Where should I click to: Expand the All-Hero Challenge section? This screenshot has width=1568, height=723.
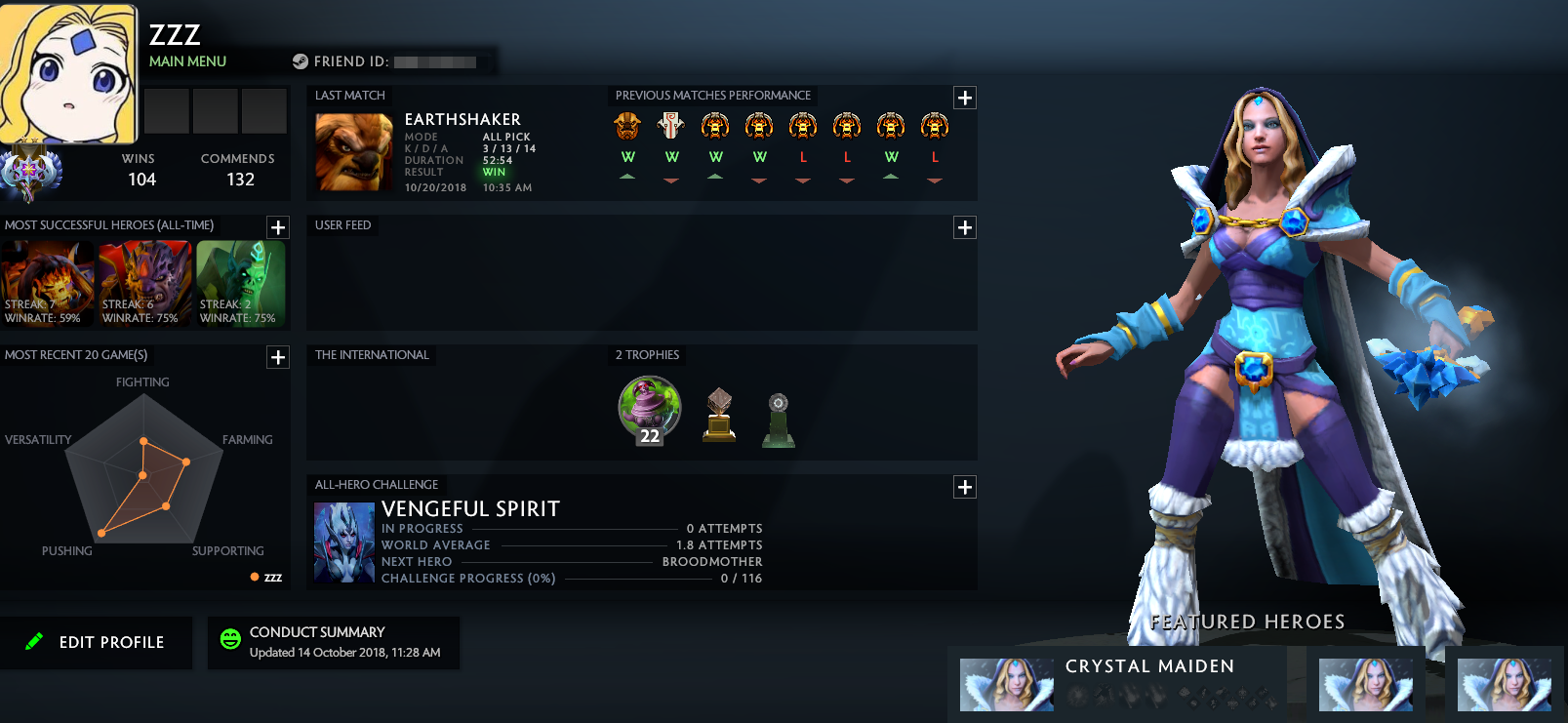click(964, 487)
